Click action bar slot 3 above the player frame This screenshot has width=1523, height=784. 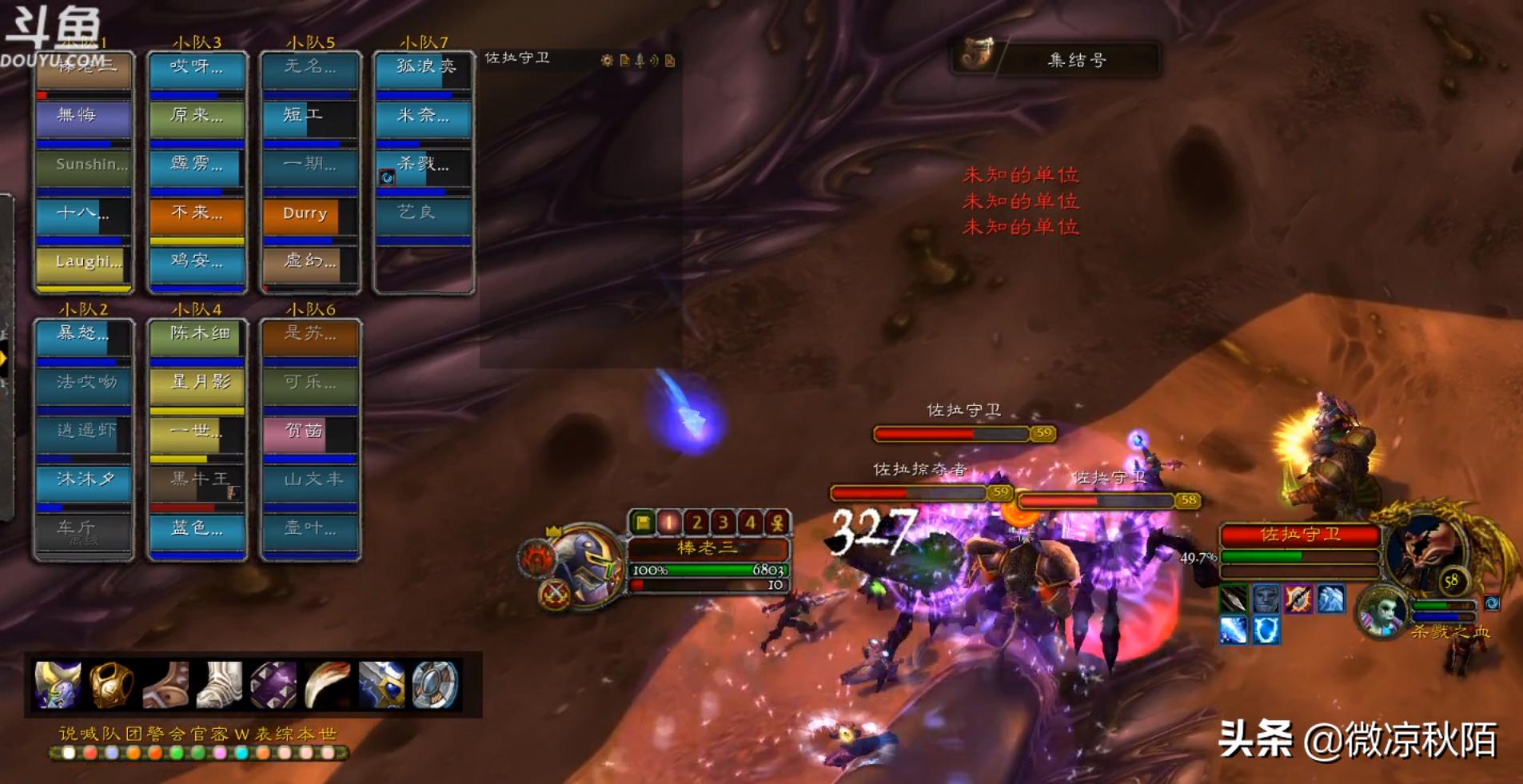pos(724,522)
